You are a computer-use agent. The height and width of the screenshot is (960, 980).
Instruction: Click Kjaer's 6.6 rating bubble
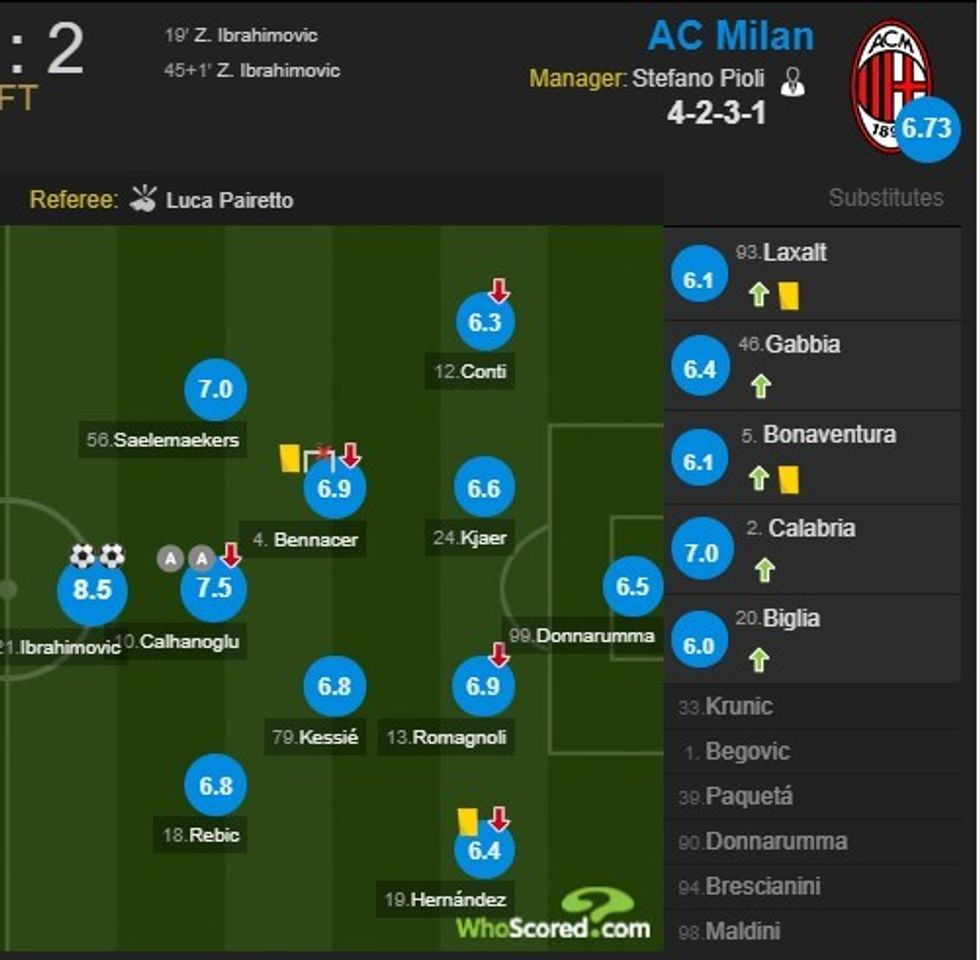tap(485, 489)
